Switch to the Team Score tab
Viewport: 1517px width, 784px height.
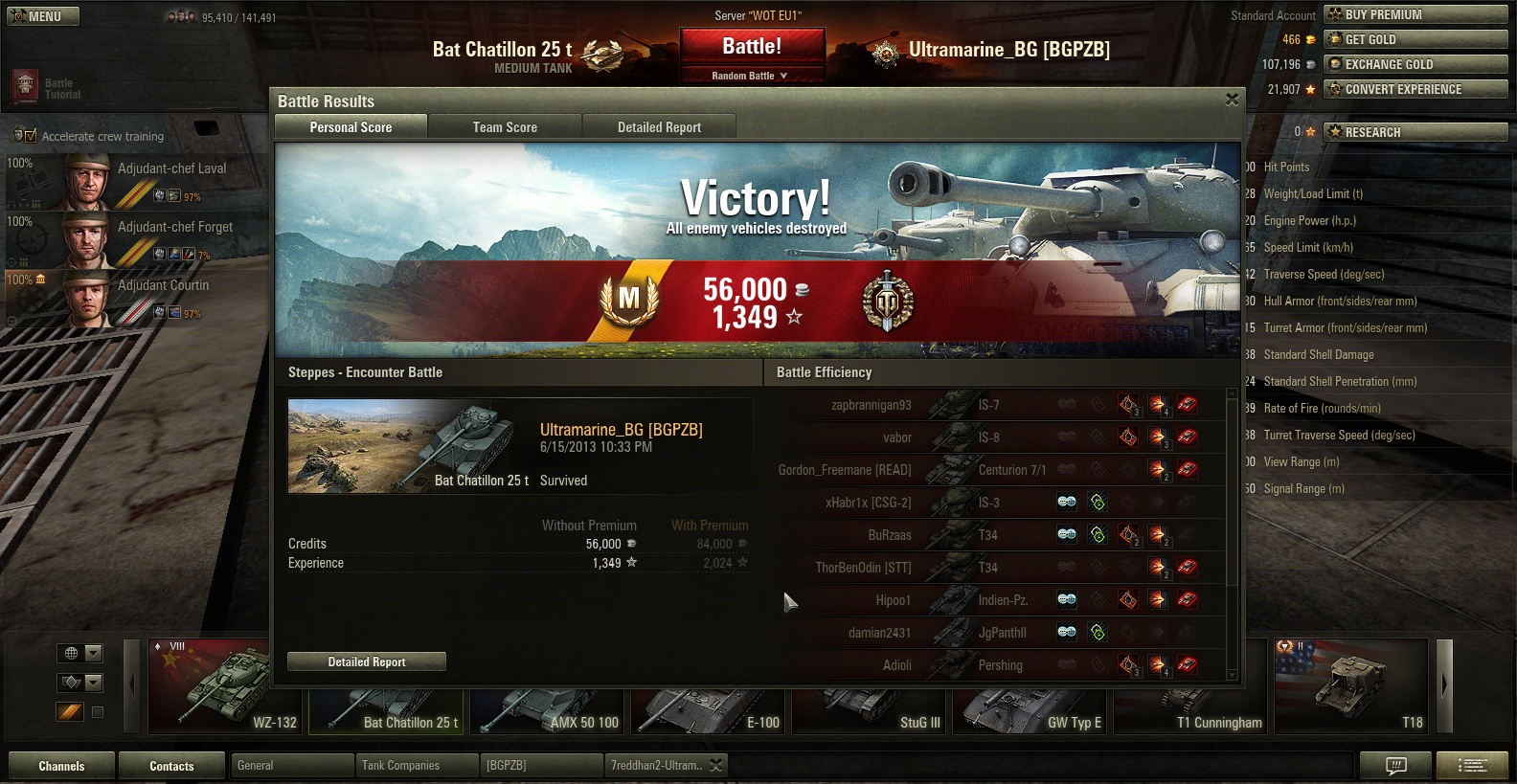coord(505,127)
